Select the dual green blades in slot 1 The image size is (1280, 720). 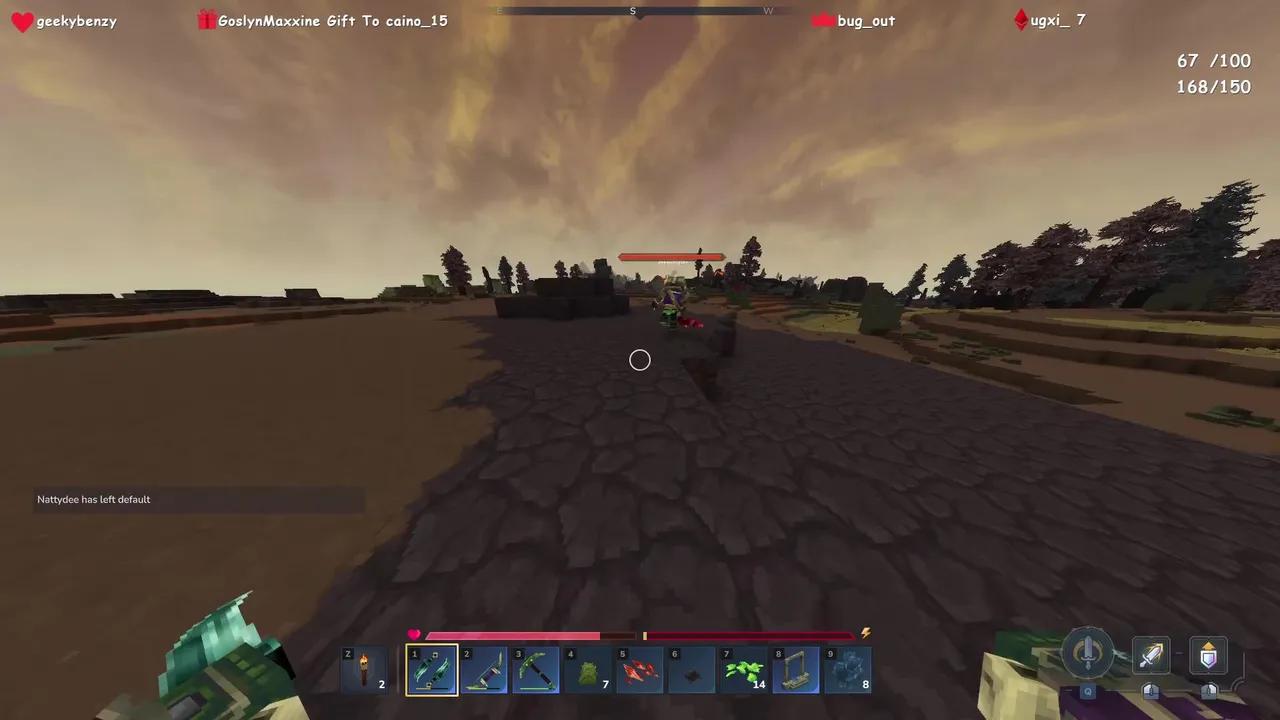click(x=431, y=669)
